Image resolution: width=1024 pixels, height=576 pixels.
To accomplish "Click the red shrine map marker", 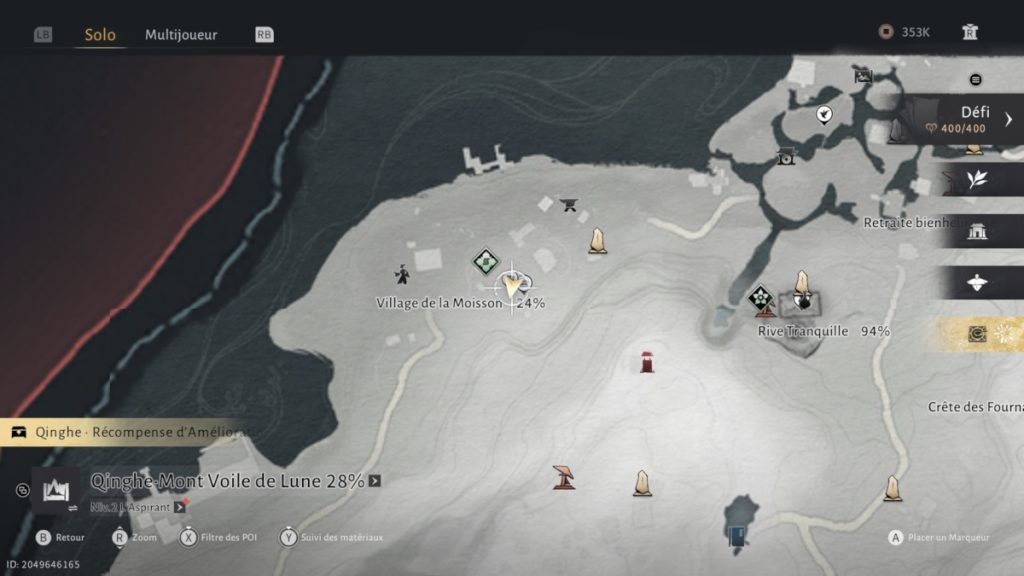I will 647,361.
